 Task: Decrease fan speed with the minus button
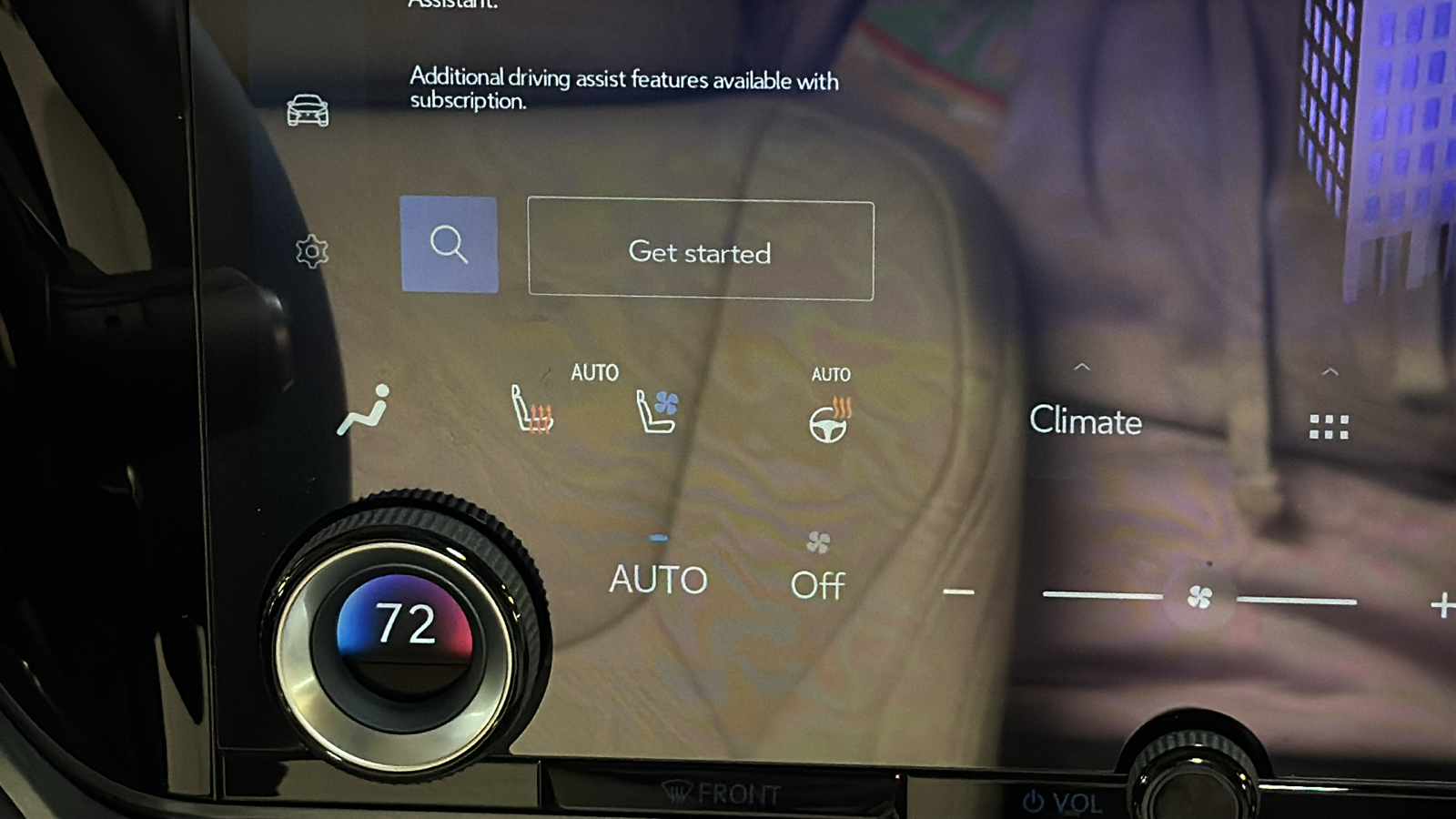[x=958, y=592]
